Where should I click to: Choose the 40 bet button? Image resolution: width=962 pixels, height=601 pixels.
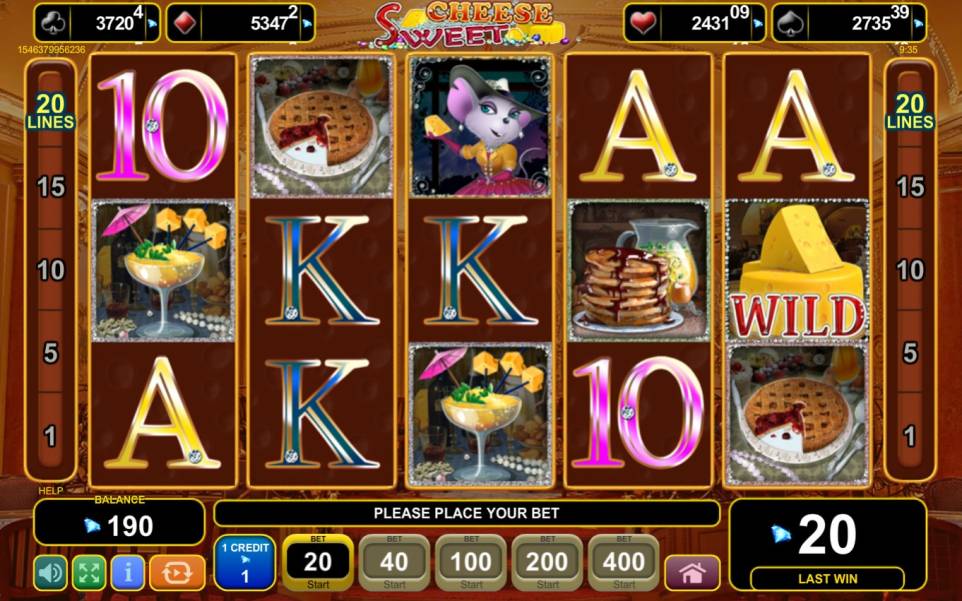[x=394, y=563]
